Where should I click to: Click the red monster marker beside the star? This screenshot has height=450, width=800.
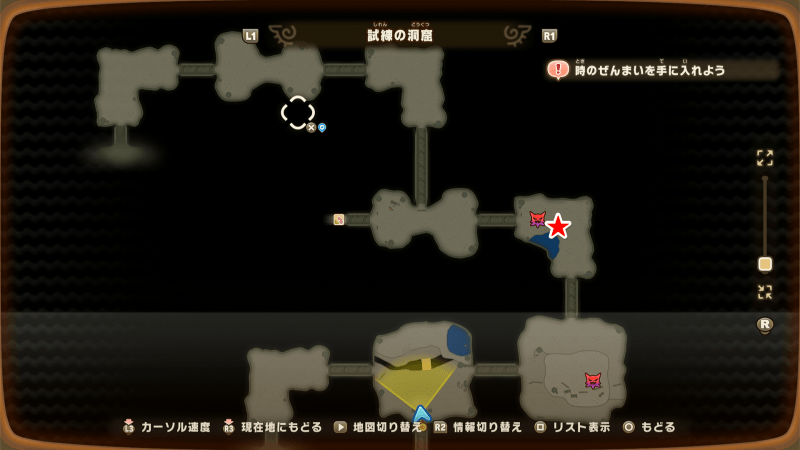tap(537, 219)
